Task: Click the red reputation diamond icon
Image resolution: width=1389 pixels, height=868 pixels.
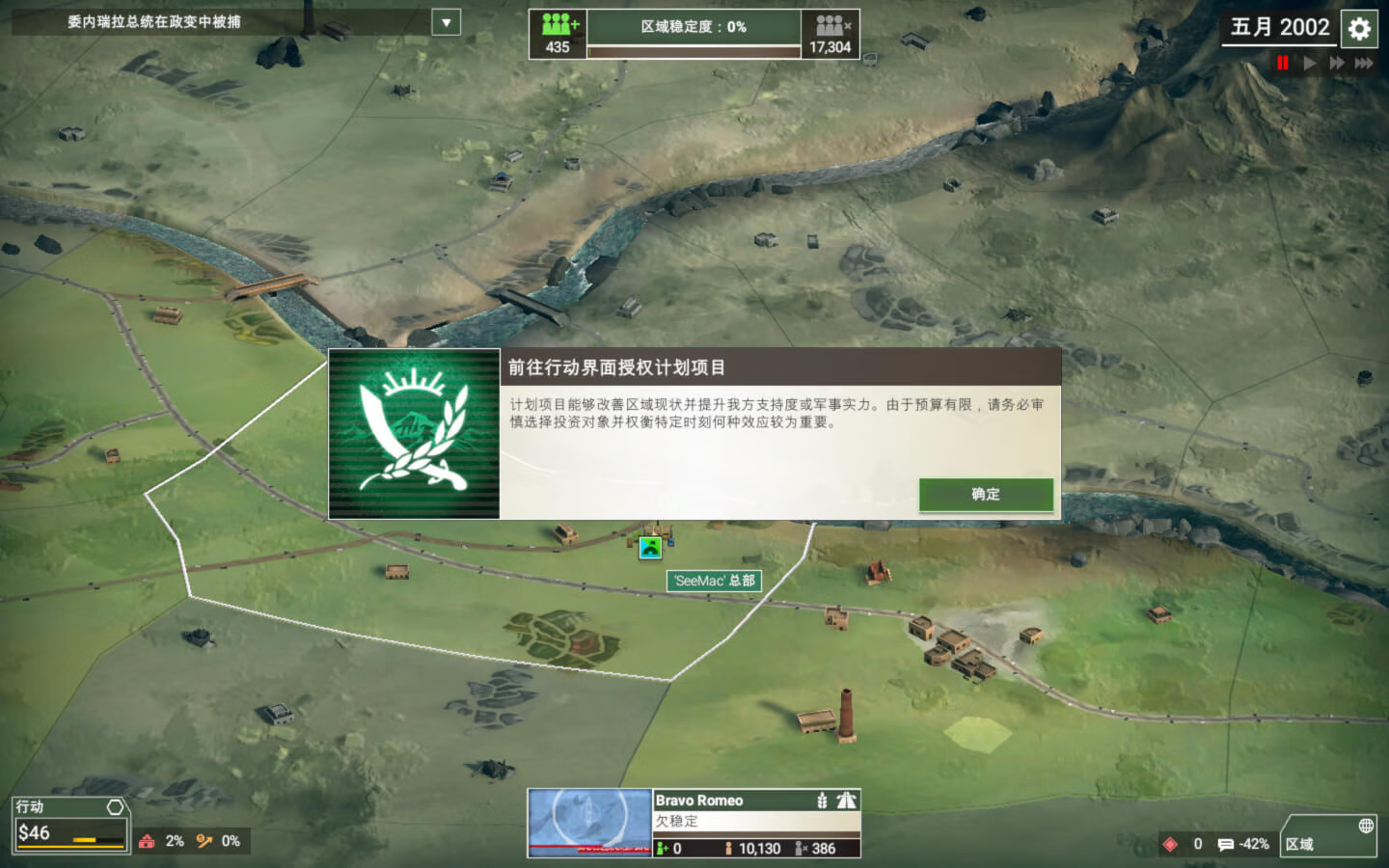Action: tap(1170, 844)
